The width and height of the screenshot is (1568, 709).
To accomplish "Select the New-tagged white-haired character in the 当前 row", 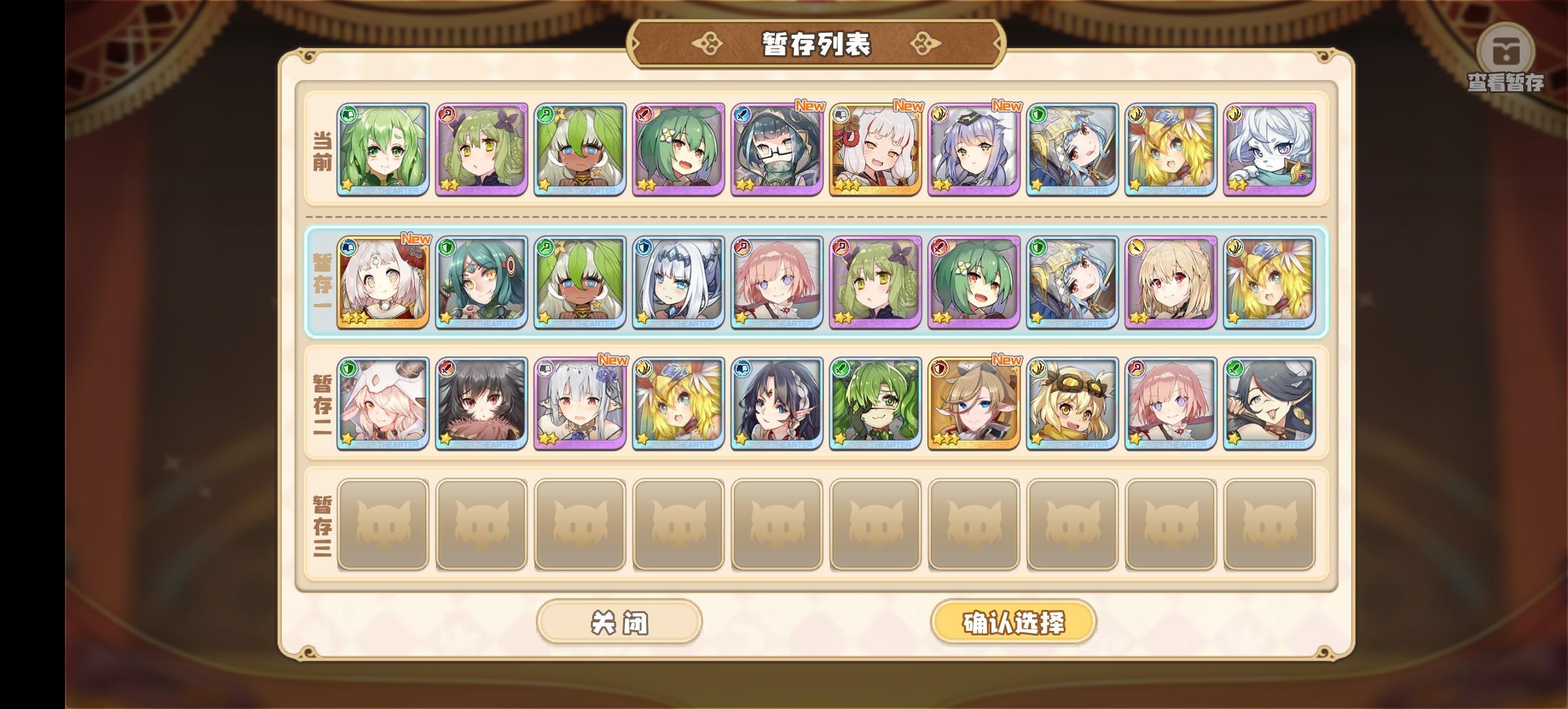I will click(873, 151).
